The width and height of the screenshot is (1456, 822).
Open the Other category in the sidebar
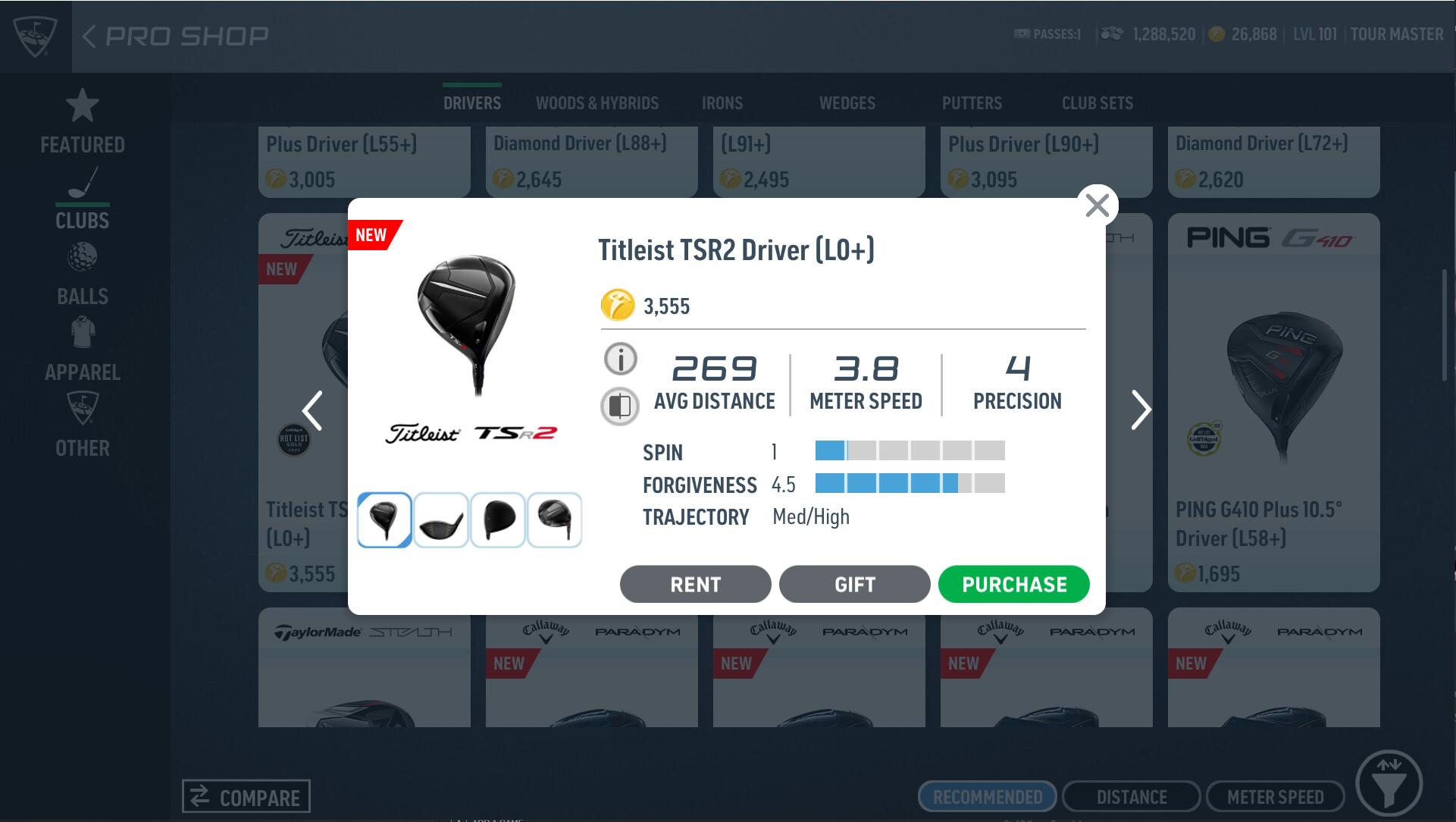click(x=82, y=426)
